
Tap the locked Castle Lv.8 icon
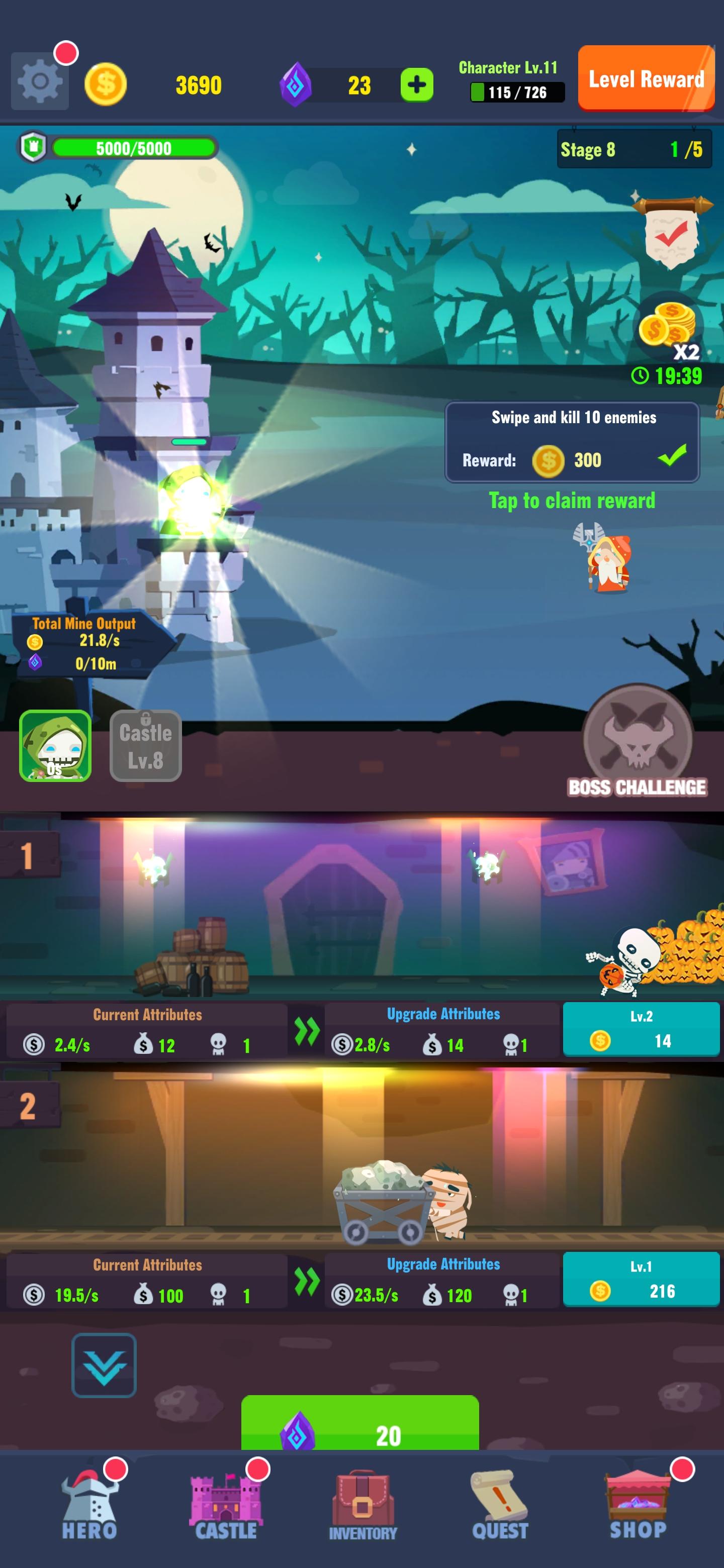(144, 746)
